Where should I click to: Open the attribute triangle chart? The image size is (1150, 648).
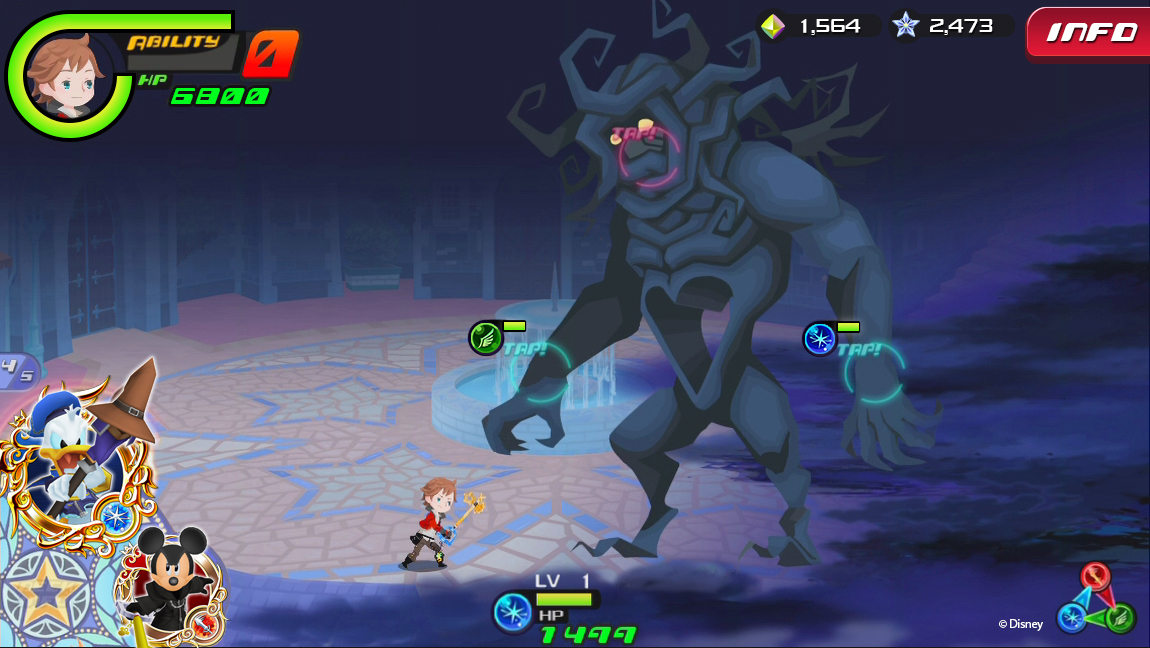[x=1097, y=600]
